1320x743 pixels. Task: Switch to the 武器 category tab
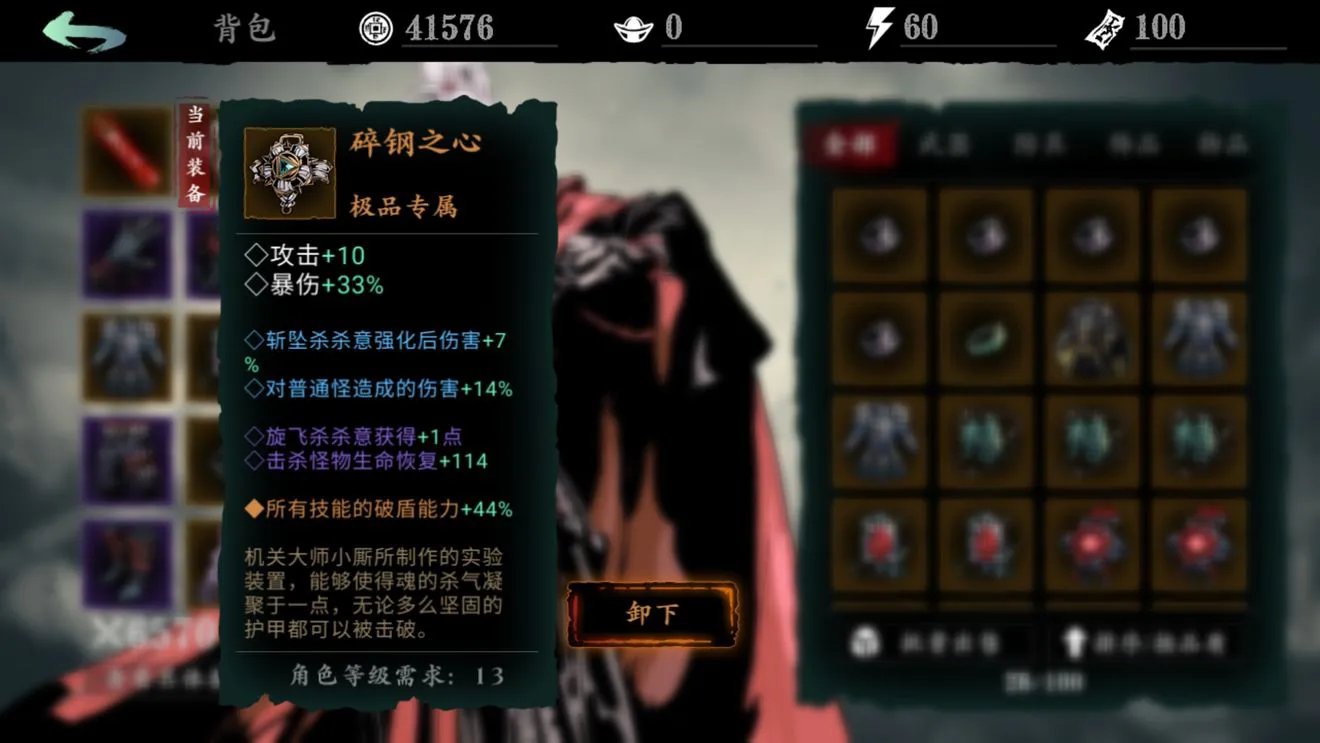(947, 145)
